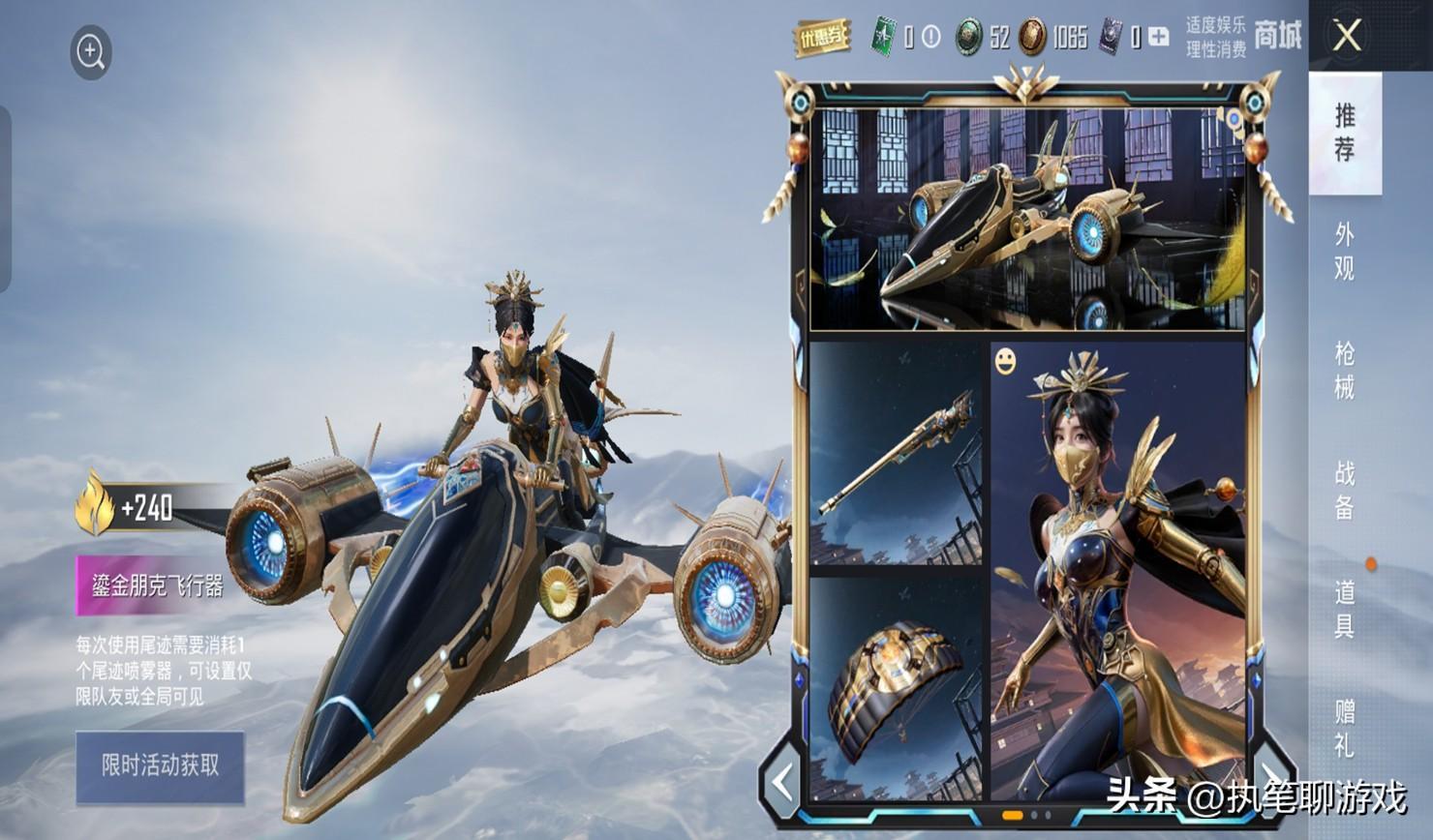
Task: Open the 外观 appearance tab
Action: [x=1345, y=252]
